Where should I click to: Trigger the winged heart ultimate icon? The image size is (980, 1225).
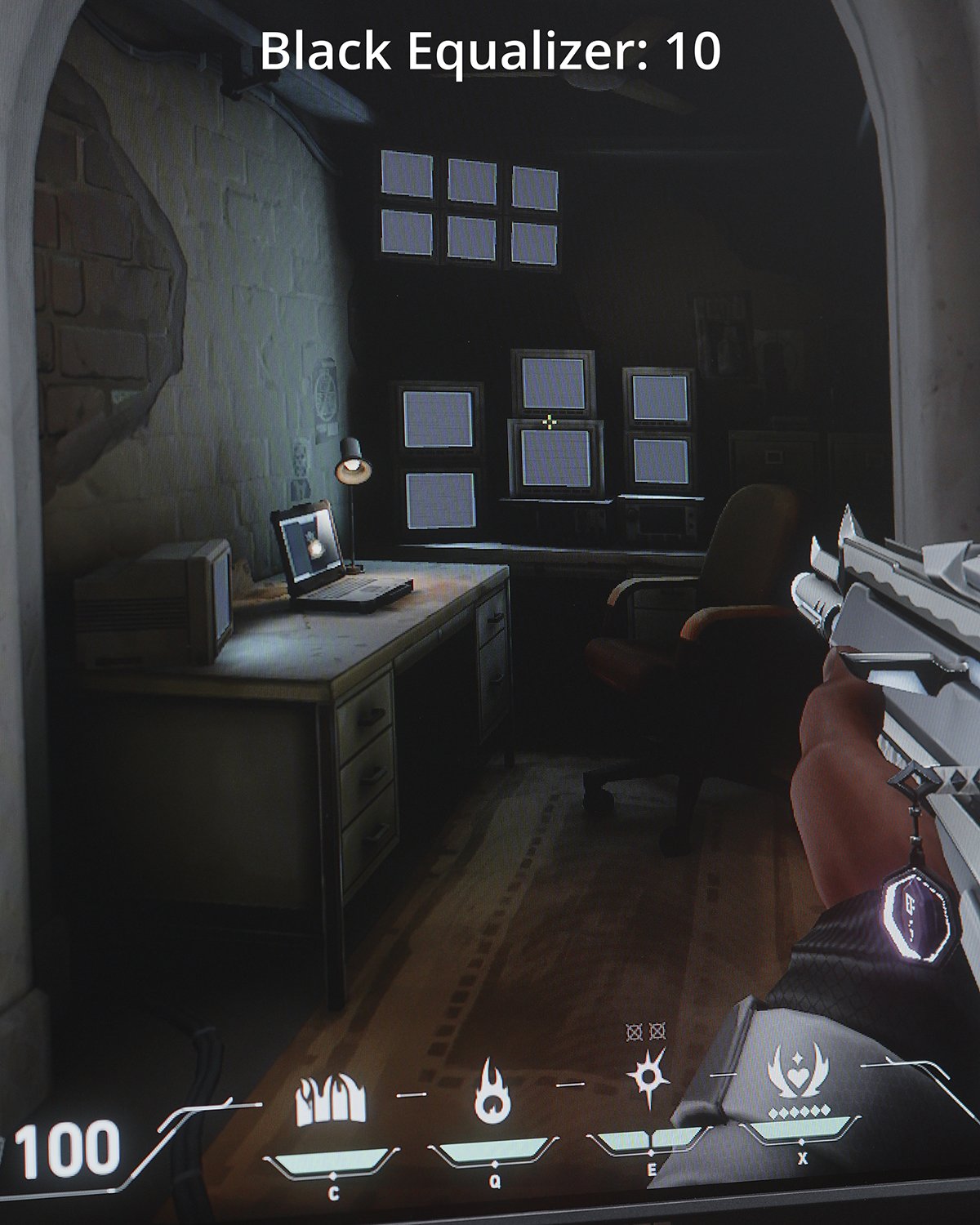(800, 1071)
